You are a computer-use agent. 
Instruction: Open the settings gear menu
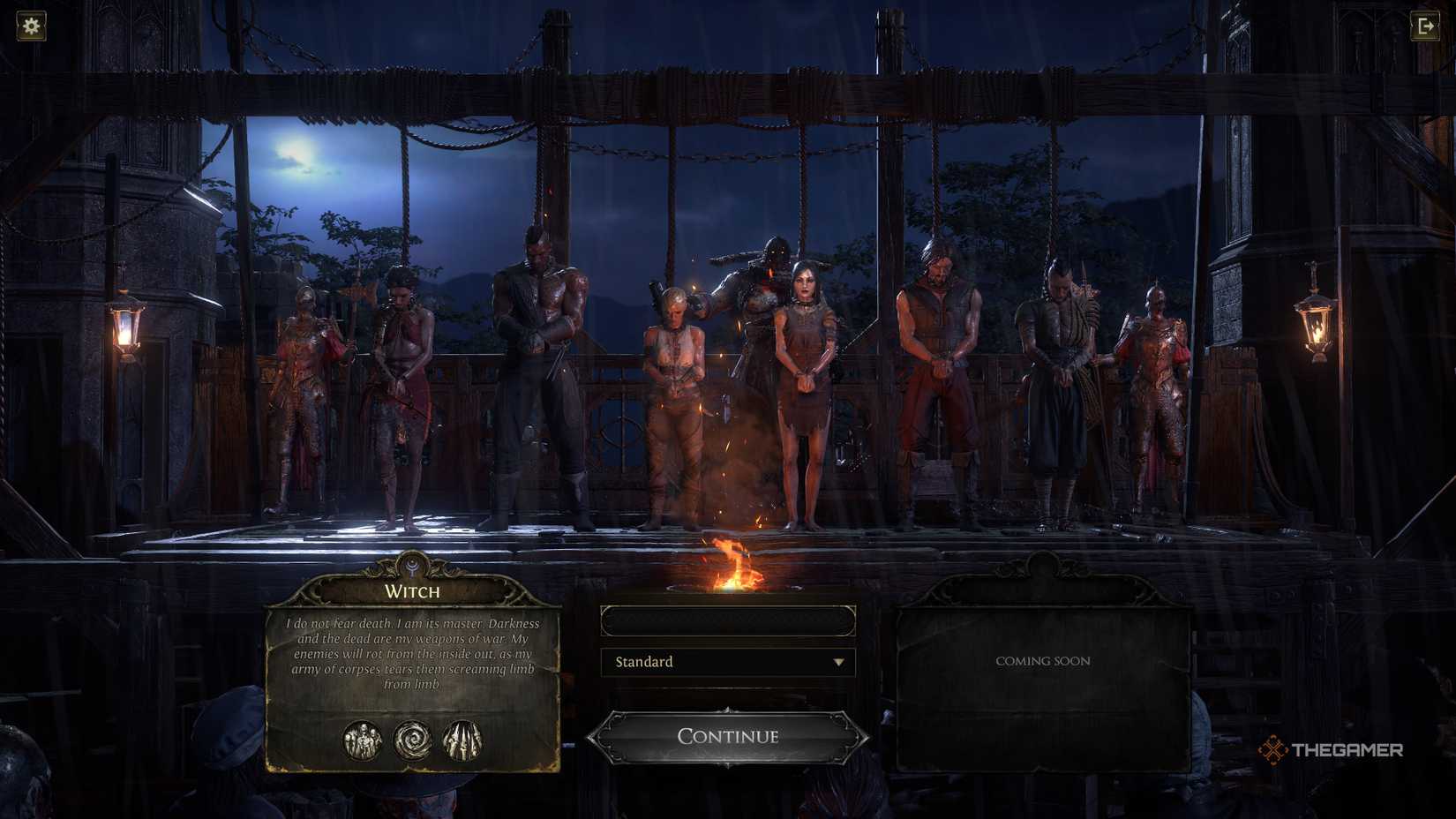(x=31, y=26)
